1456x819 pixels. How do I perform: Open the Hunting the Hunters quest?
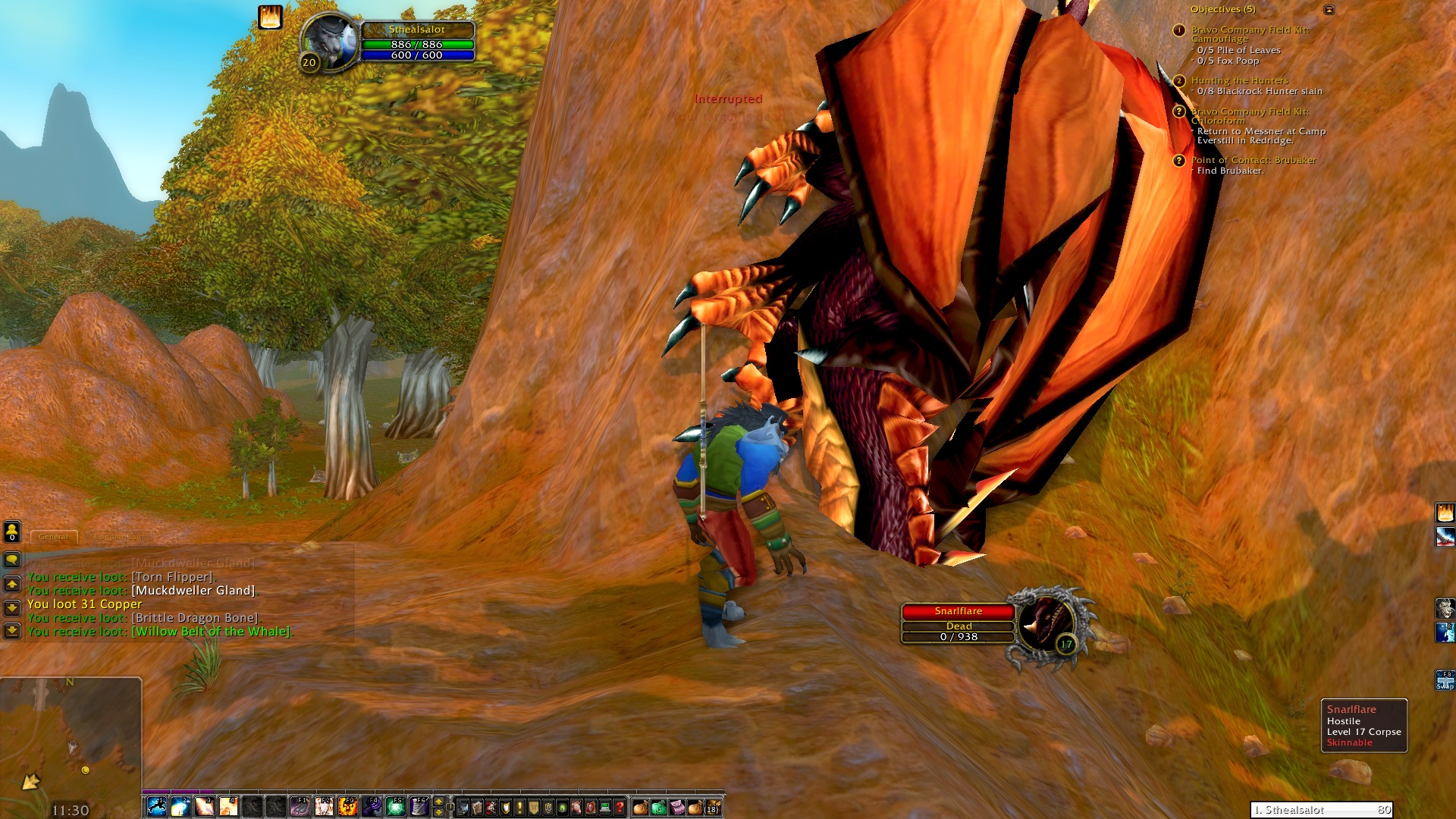point(1239,80)
